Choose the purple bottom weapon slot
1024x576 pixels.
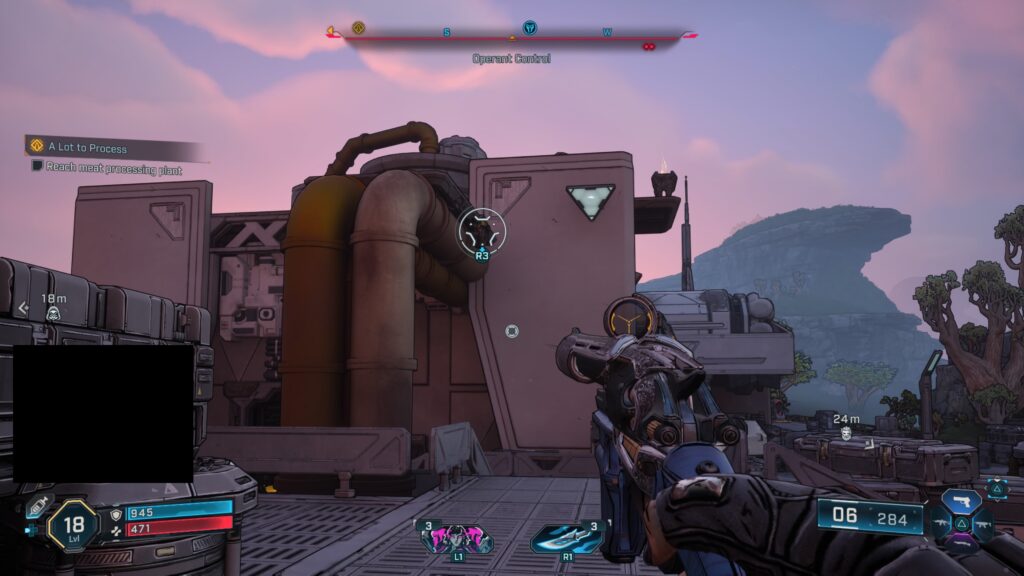(x=963, y=543)
